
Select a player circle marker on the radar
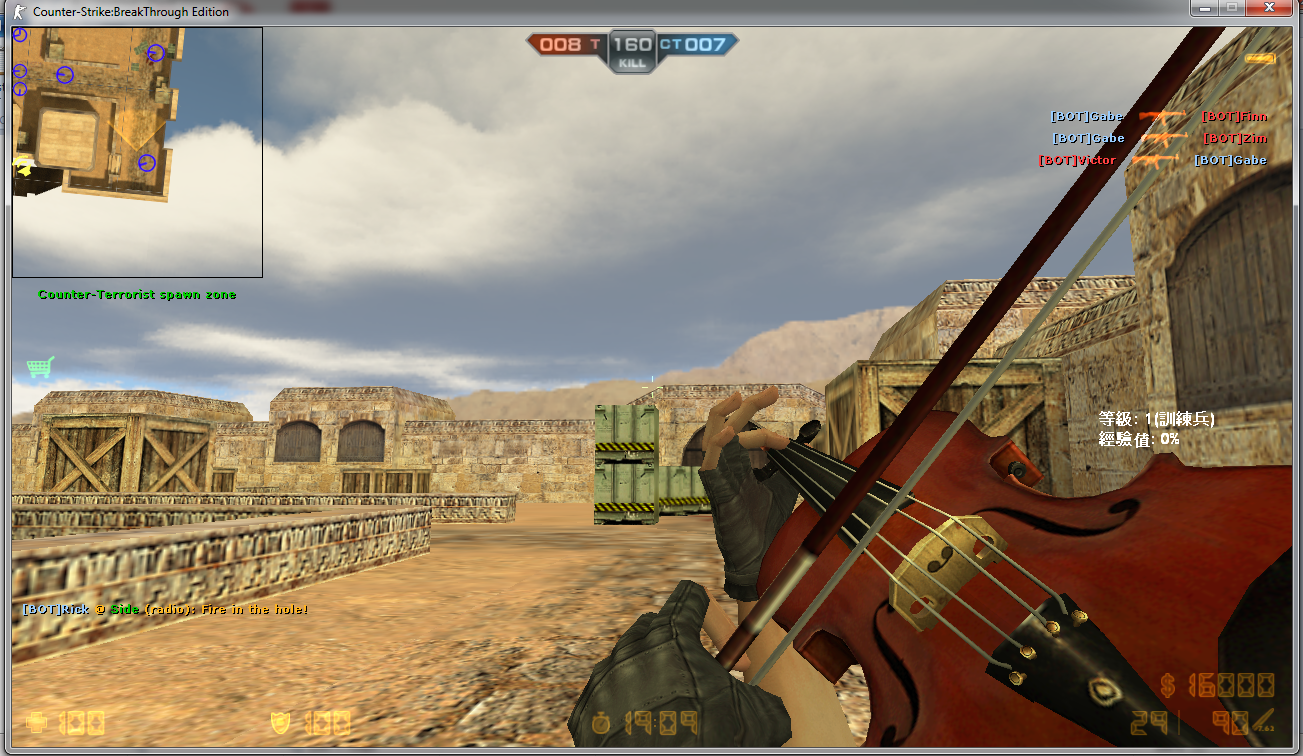point(64,74)
